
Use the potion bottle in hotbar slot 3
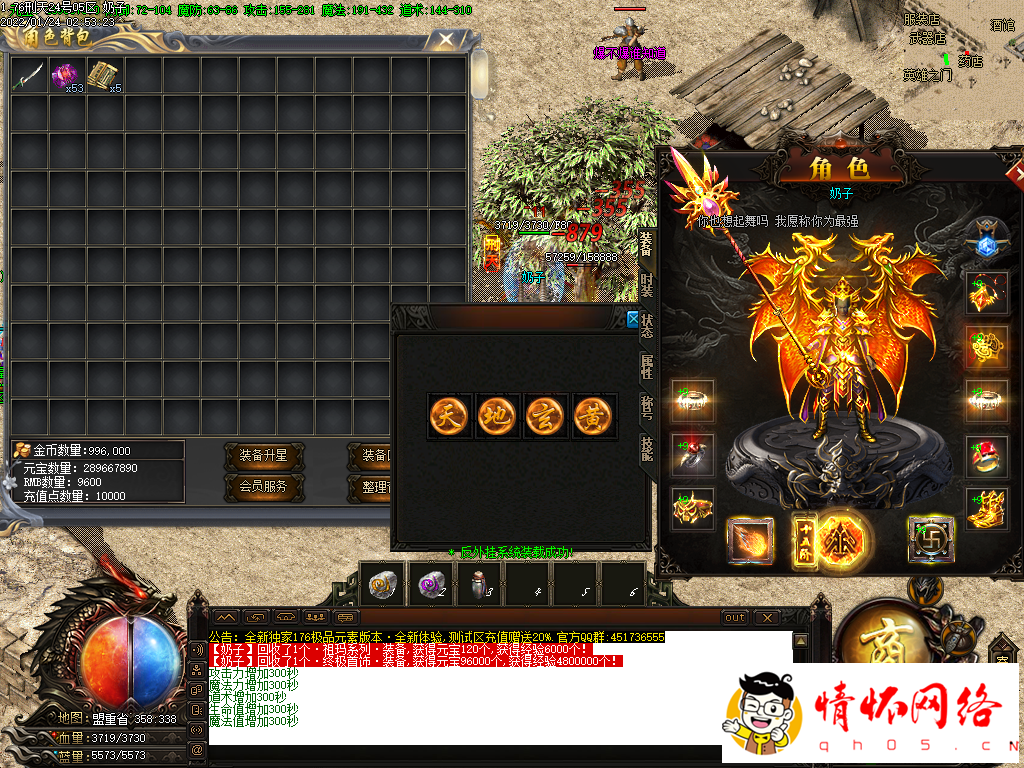(x=479, y=585)
